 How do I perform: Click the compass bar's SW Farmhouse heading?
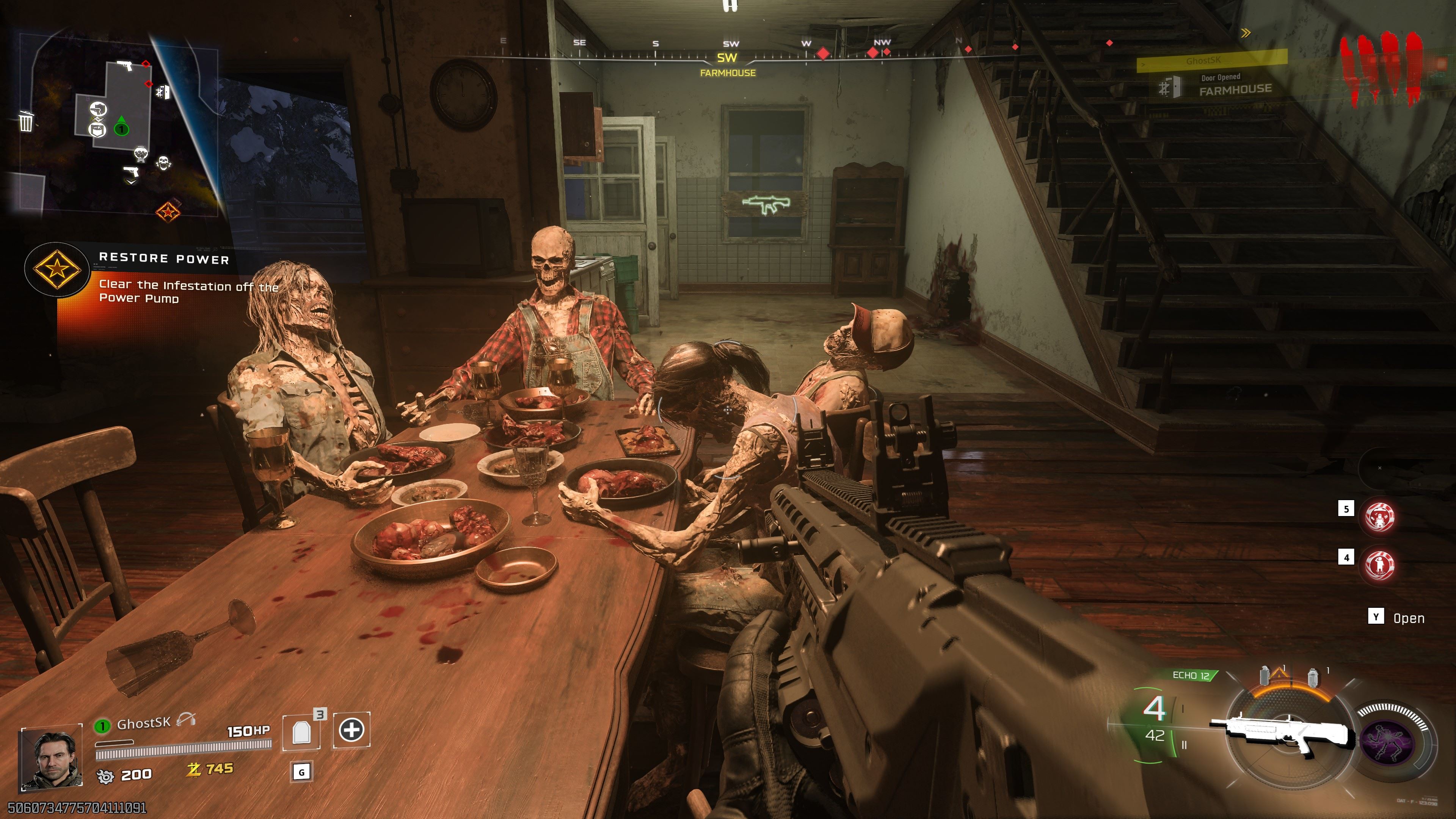click(x=728, y=63)
